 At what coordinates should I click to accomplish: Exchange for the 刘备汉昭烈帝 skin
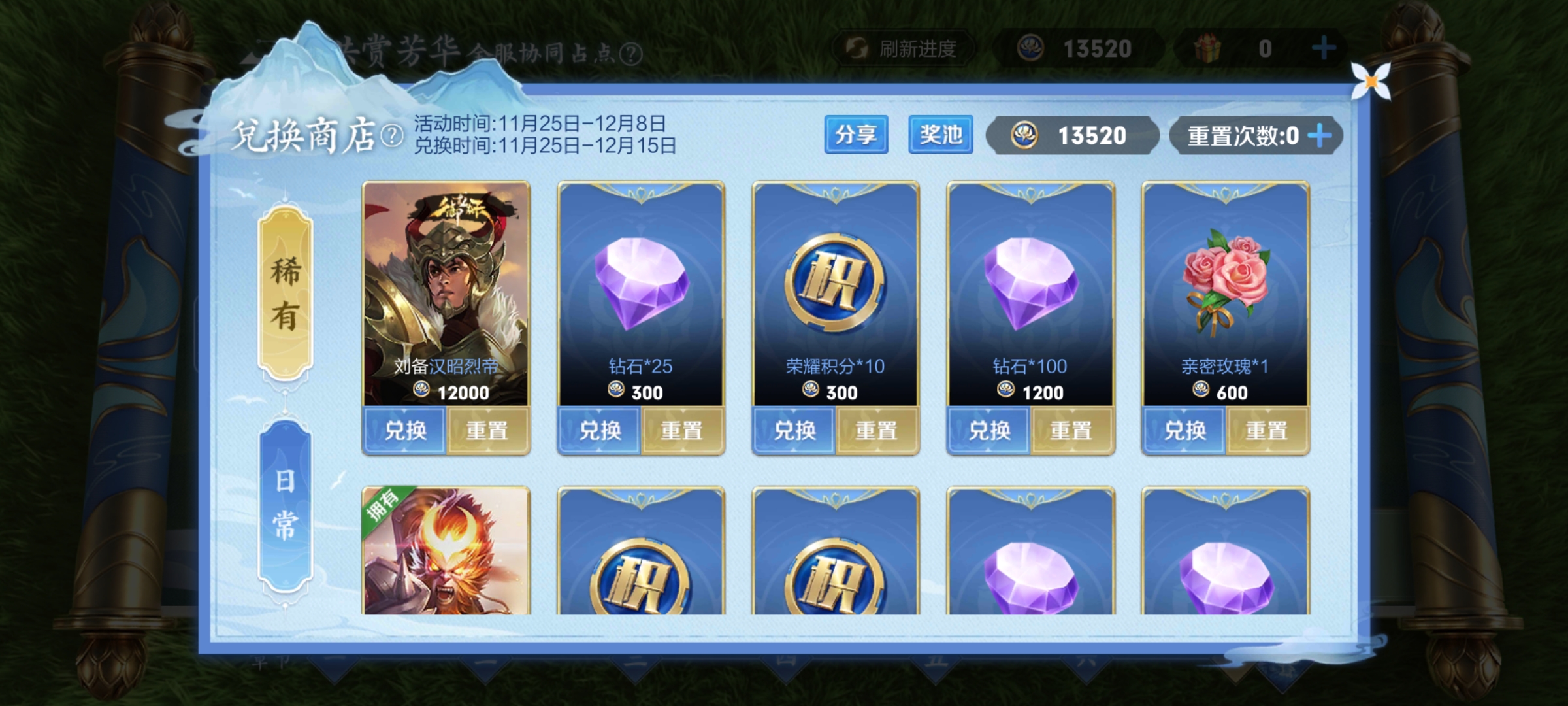pyautogui.click(x=405, y=430)
